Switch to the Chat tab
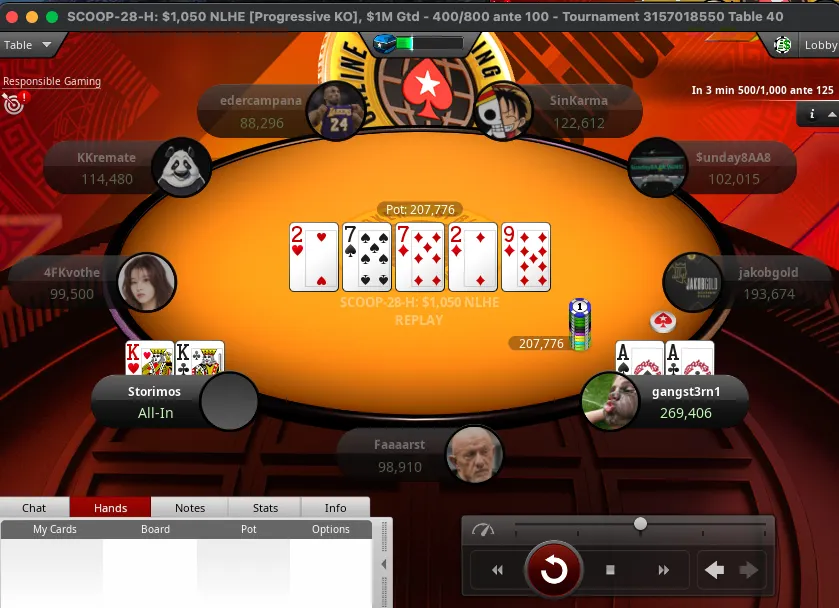The width and height of the screenshot is (839, 608). [34, 508]
